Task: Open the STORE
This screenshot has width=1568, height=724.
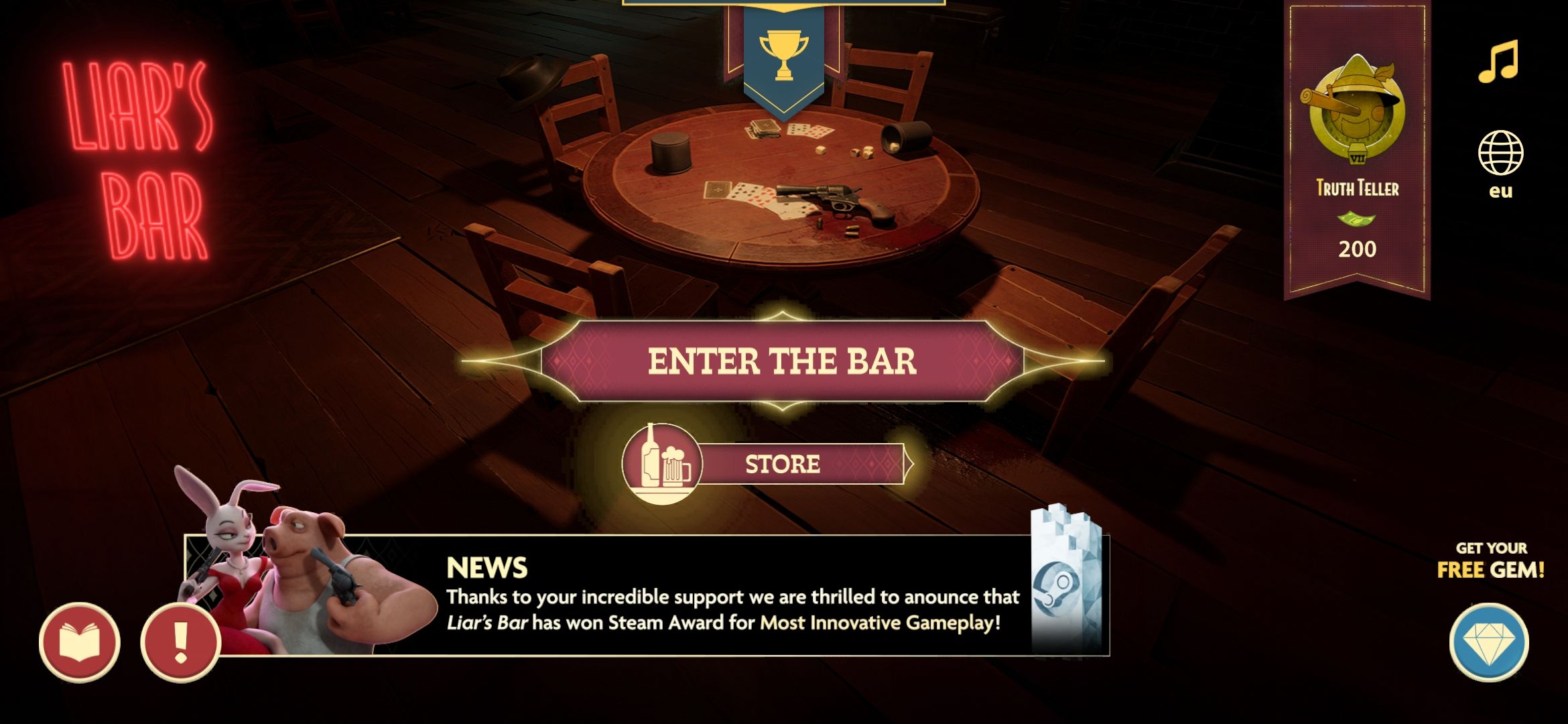Action: (783, 463)
